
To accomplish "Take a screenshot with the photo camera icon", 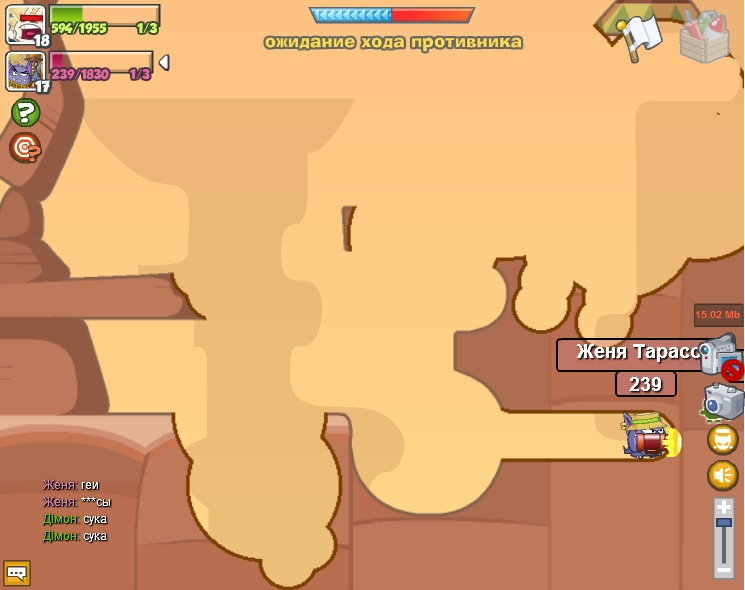I will [724, 402].
